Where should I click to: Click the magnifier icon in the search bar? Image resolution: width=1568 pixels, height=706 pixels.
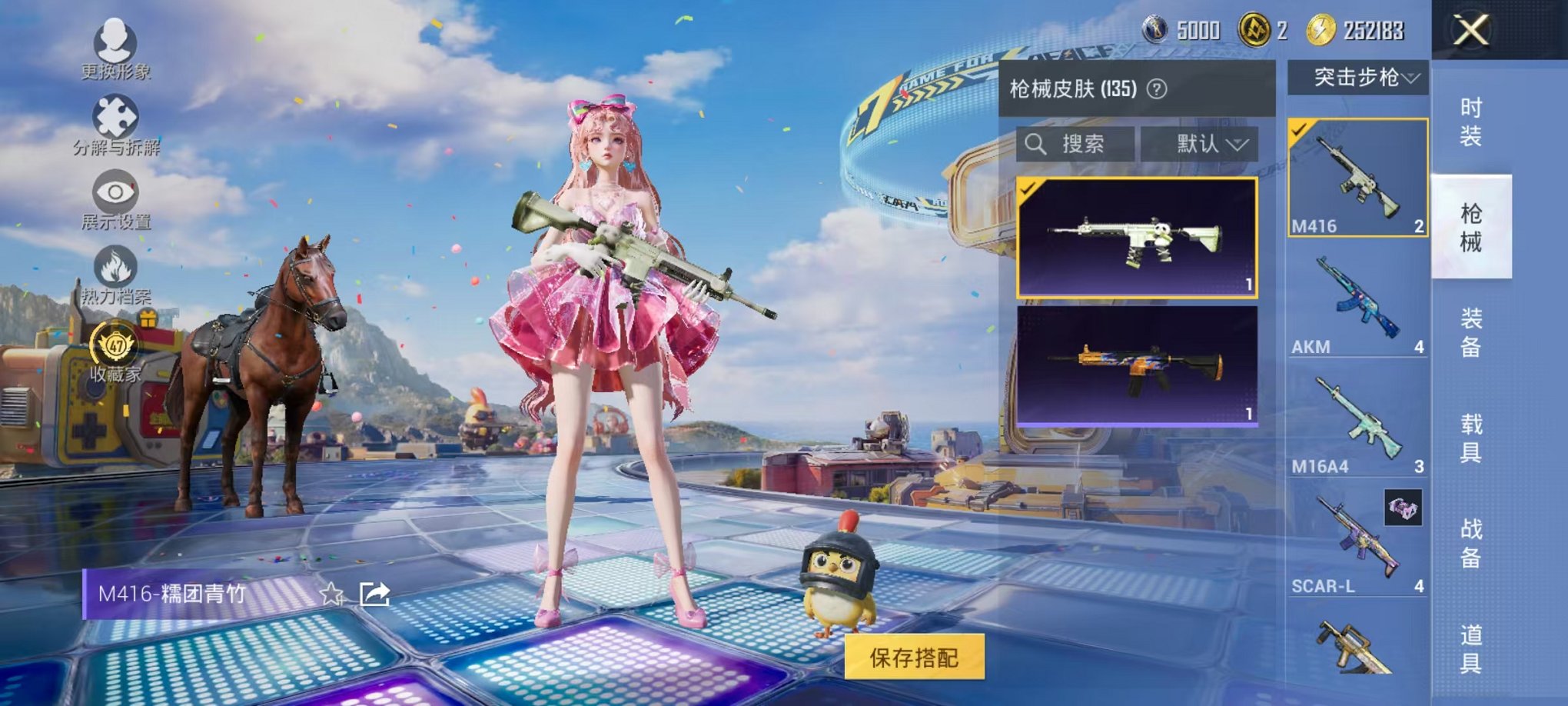(1036, 145)
